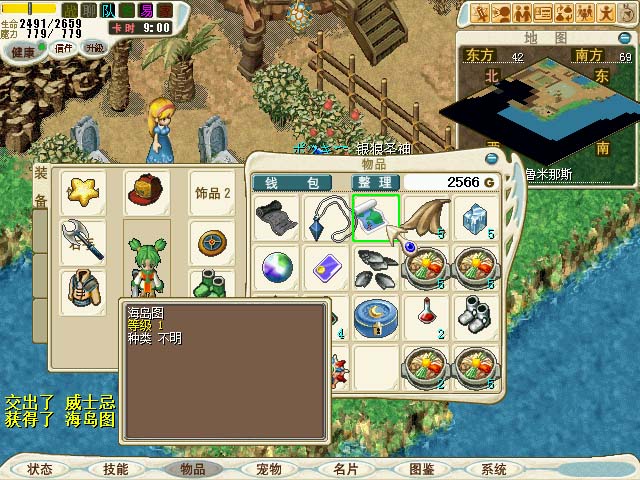Switch to the 宠物 pets menu
Image resolution: width=640 pixels, height=480 pixels.
pos(269,469)
